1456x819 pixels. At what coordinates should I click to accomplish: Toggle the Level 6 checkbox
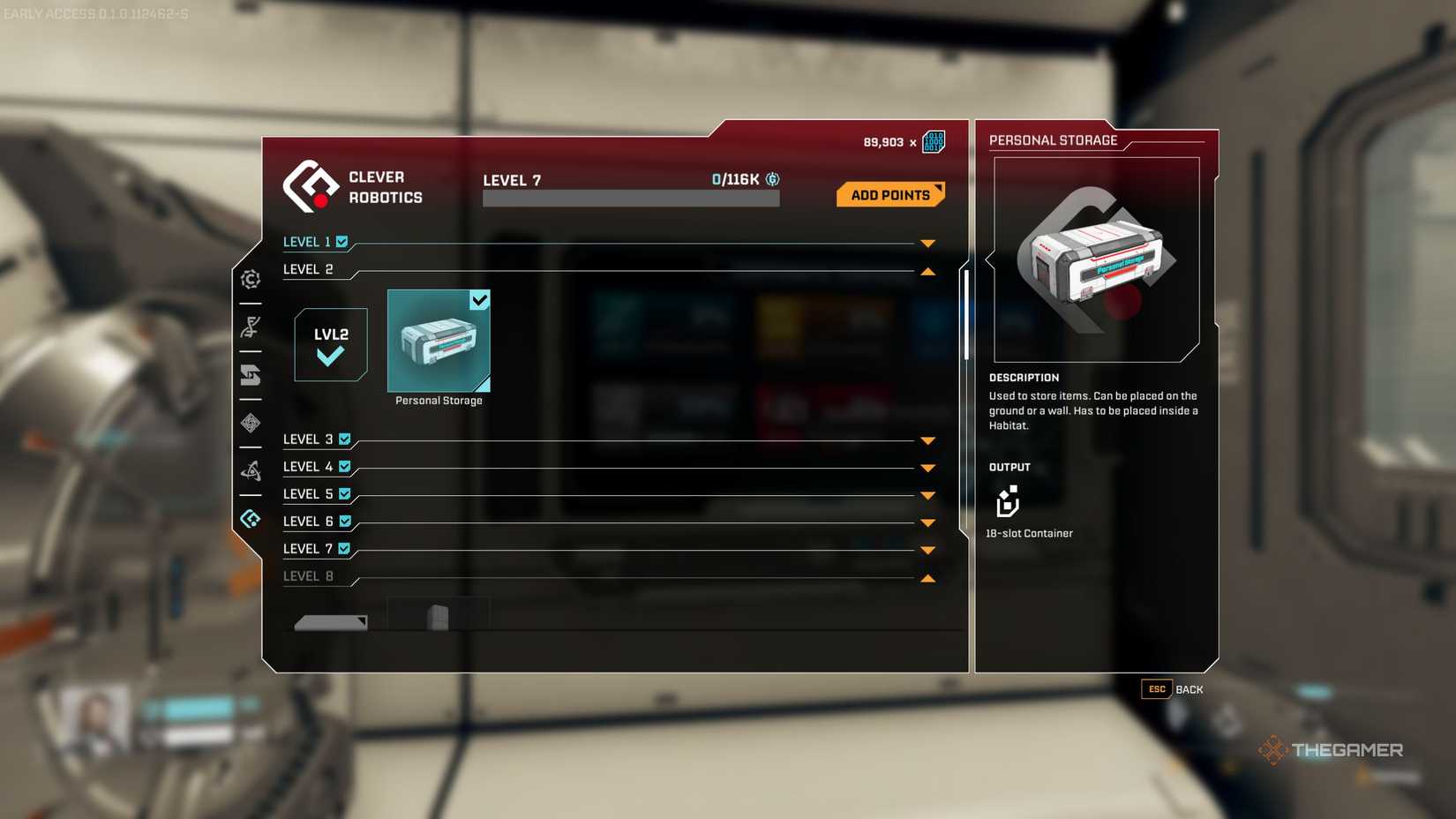click(343, 522)
